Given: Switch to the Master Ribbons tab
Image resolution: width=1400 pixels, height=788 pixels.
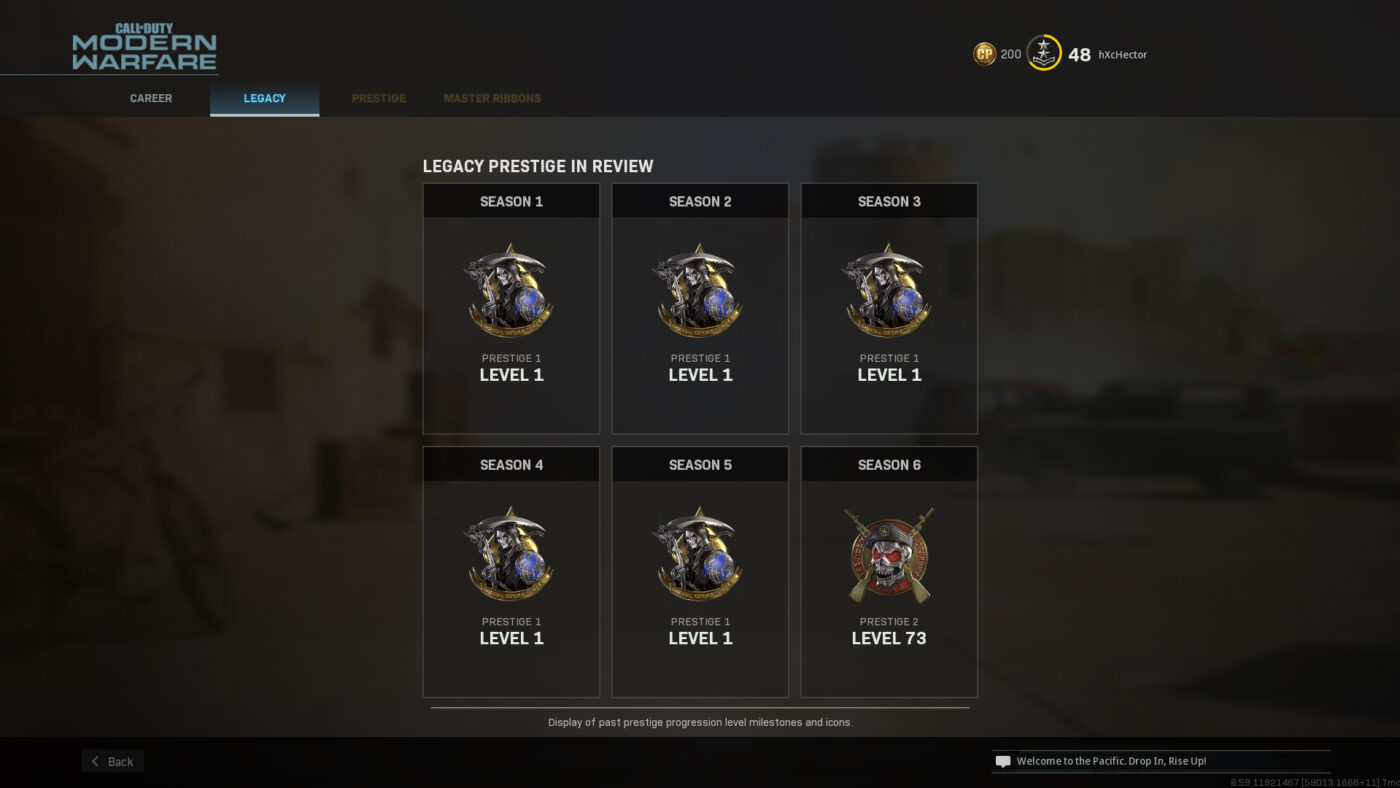Looking at the screenshot, I should 492,98.
